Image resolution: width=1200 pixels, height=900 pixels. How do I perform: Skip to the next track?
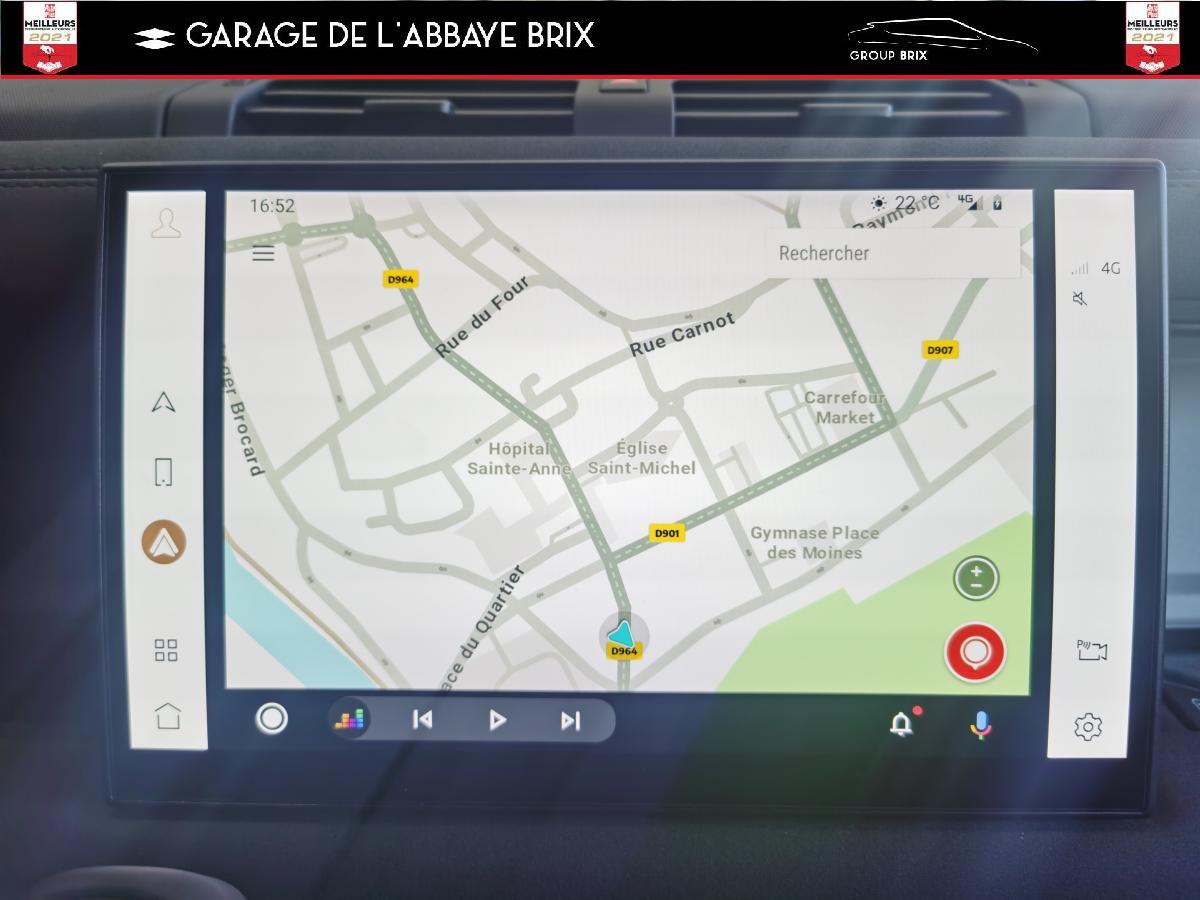[570, 720]
